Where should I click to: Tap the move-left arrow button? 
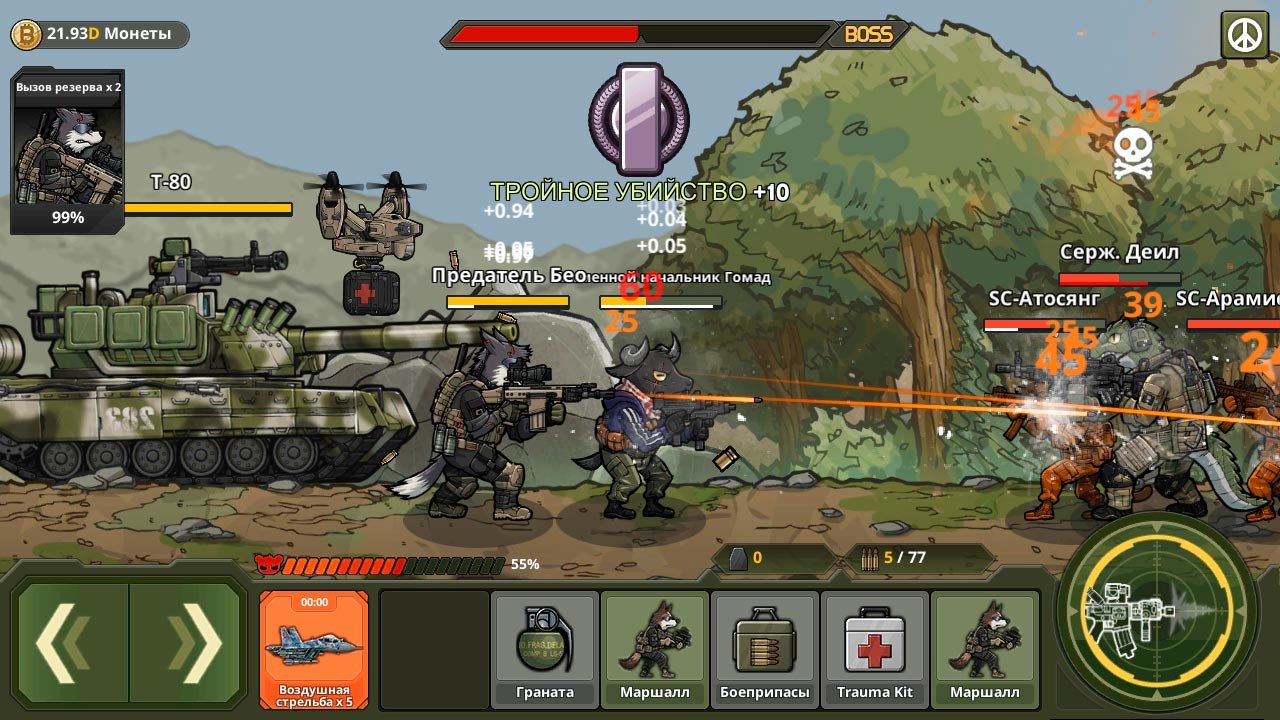pyautogui.click(x=72, y=642)
